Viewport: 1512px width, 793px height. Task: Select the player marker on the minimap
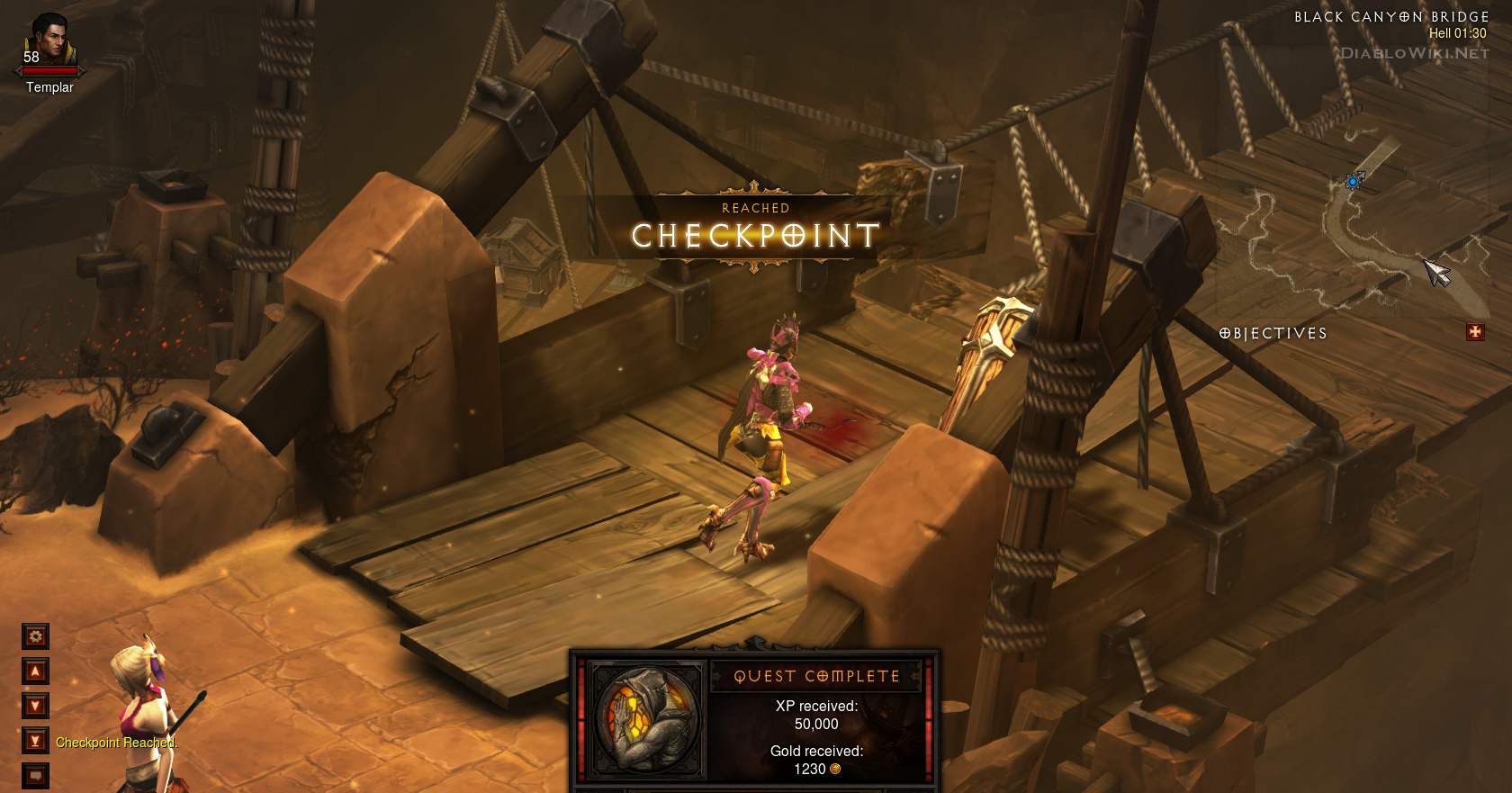coord(1353,182)
